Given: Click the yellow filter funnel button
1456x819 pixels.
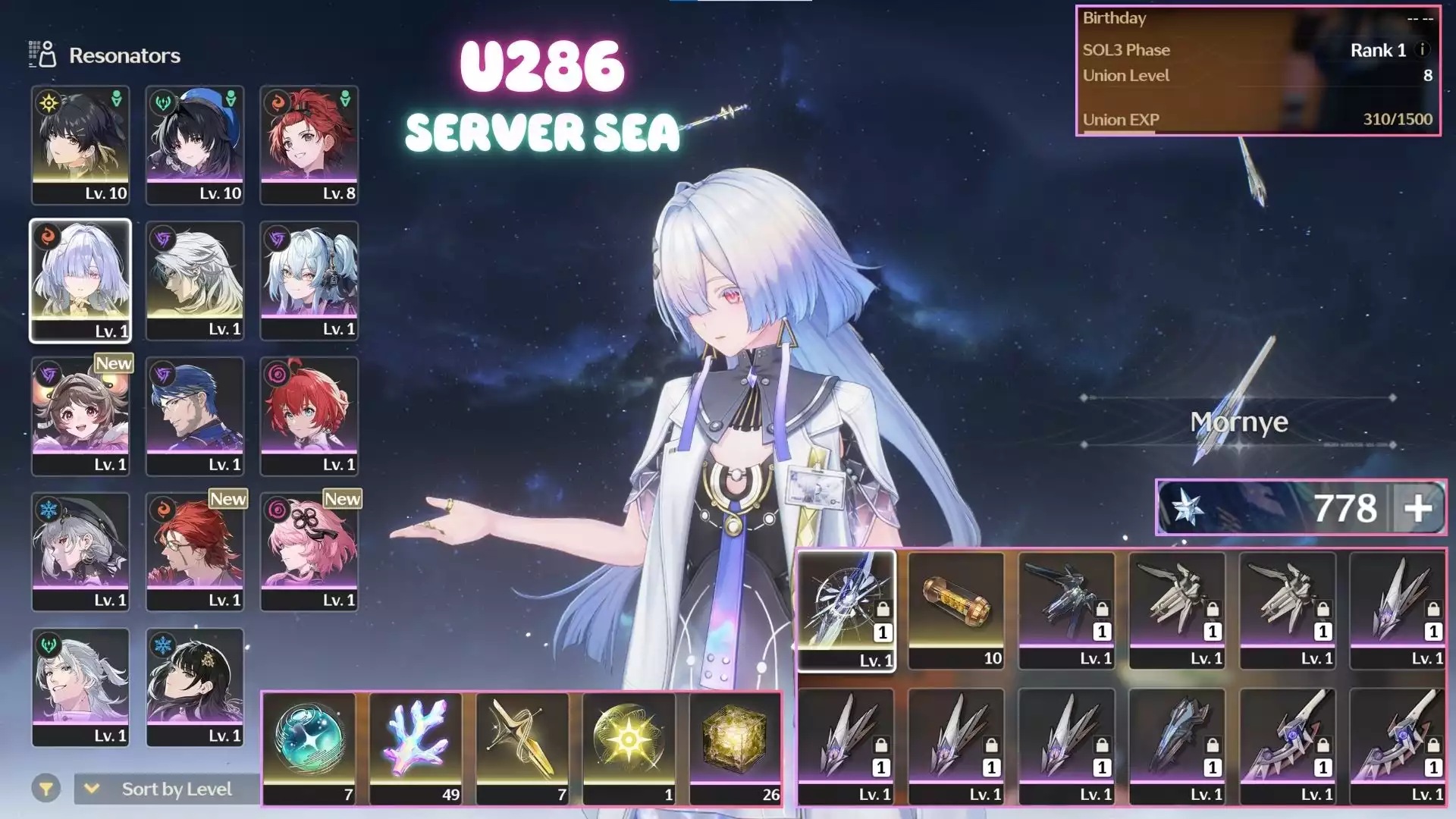Looking at the screenshot, I should (46, 789).
